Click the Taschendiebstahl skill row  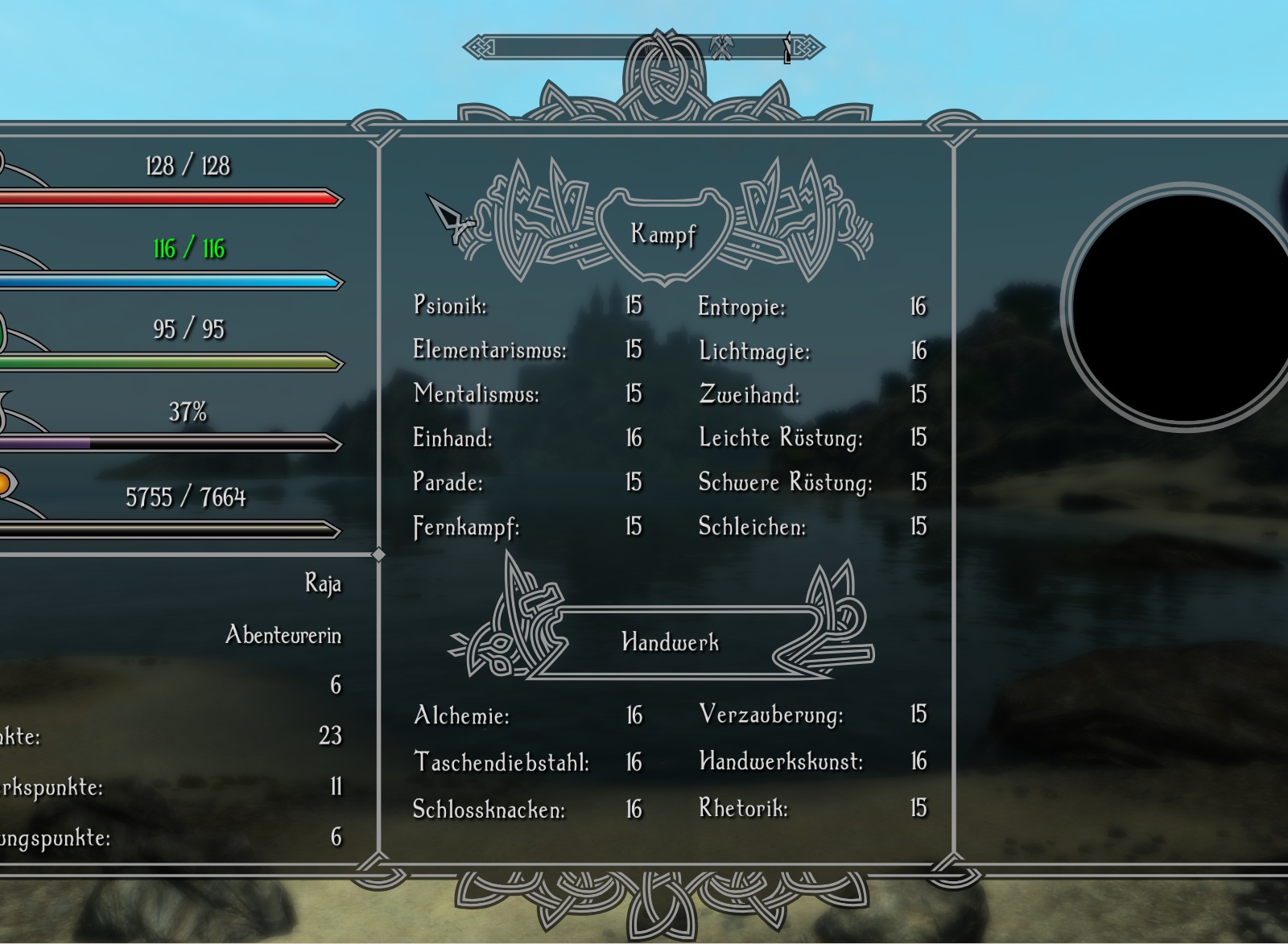tap(501, 761)
